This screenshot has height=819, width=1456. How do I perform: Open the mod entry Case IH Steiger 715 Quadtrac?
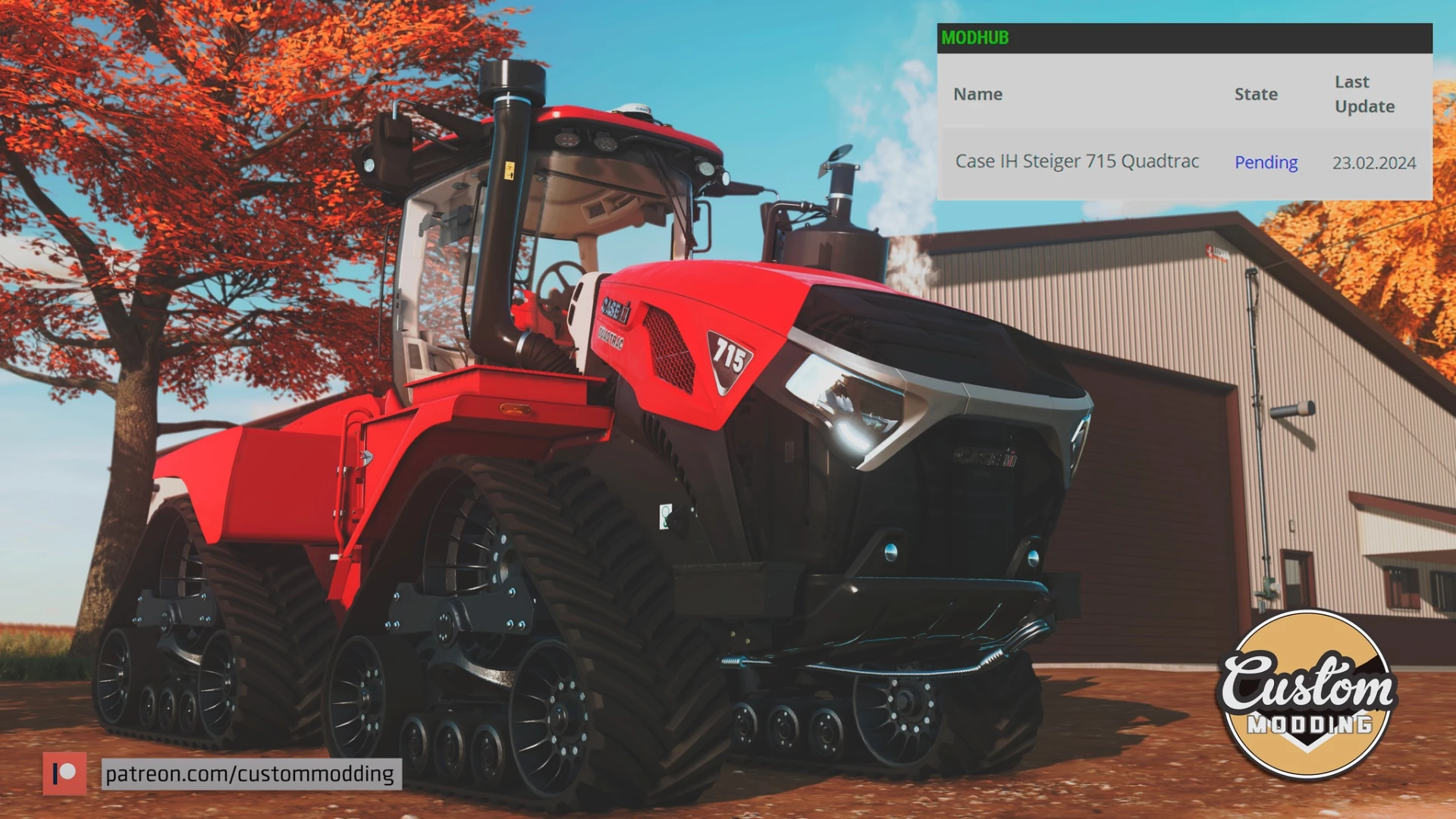tap(1077, 162)
